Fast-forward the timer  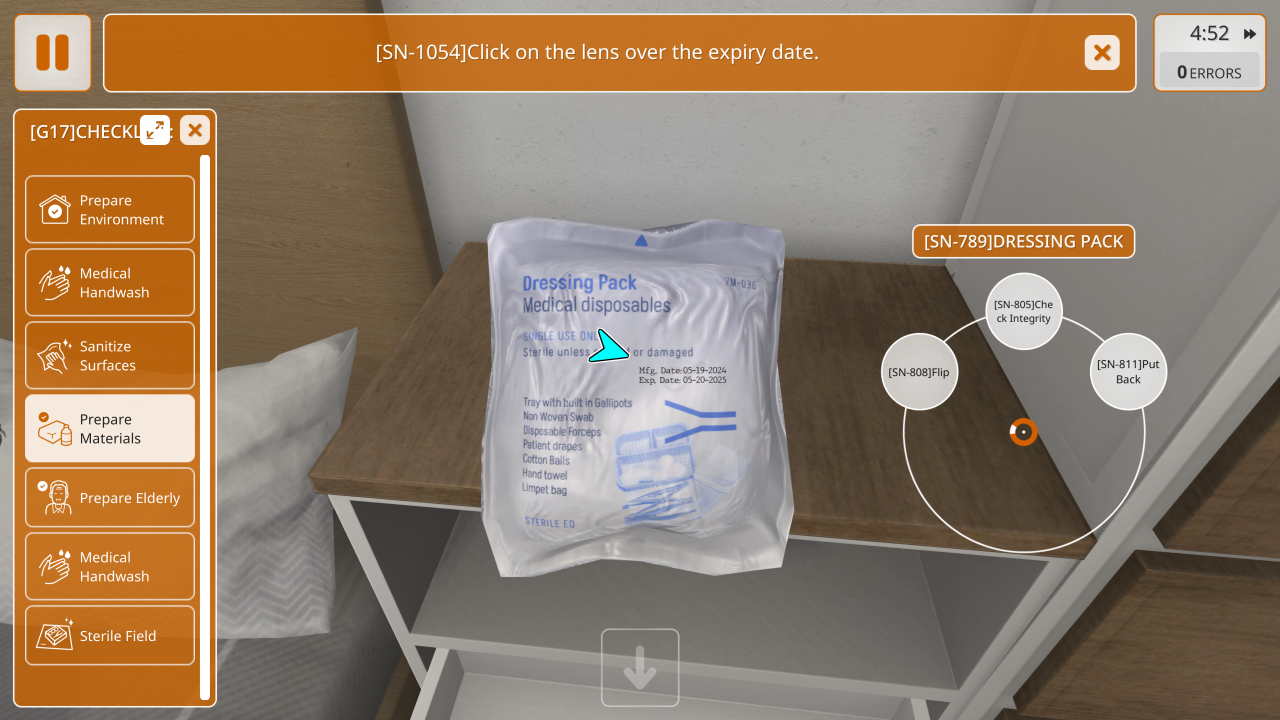coord(1250,34)
